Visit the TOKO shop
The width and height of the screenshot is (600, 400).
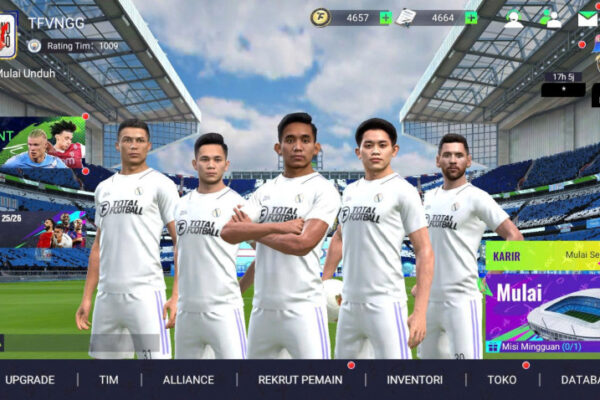tap(502, 380)
